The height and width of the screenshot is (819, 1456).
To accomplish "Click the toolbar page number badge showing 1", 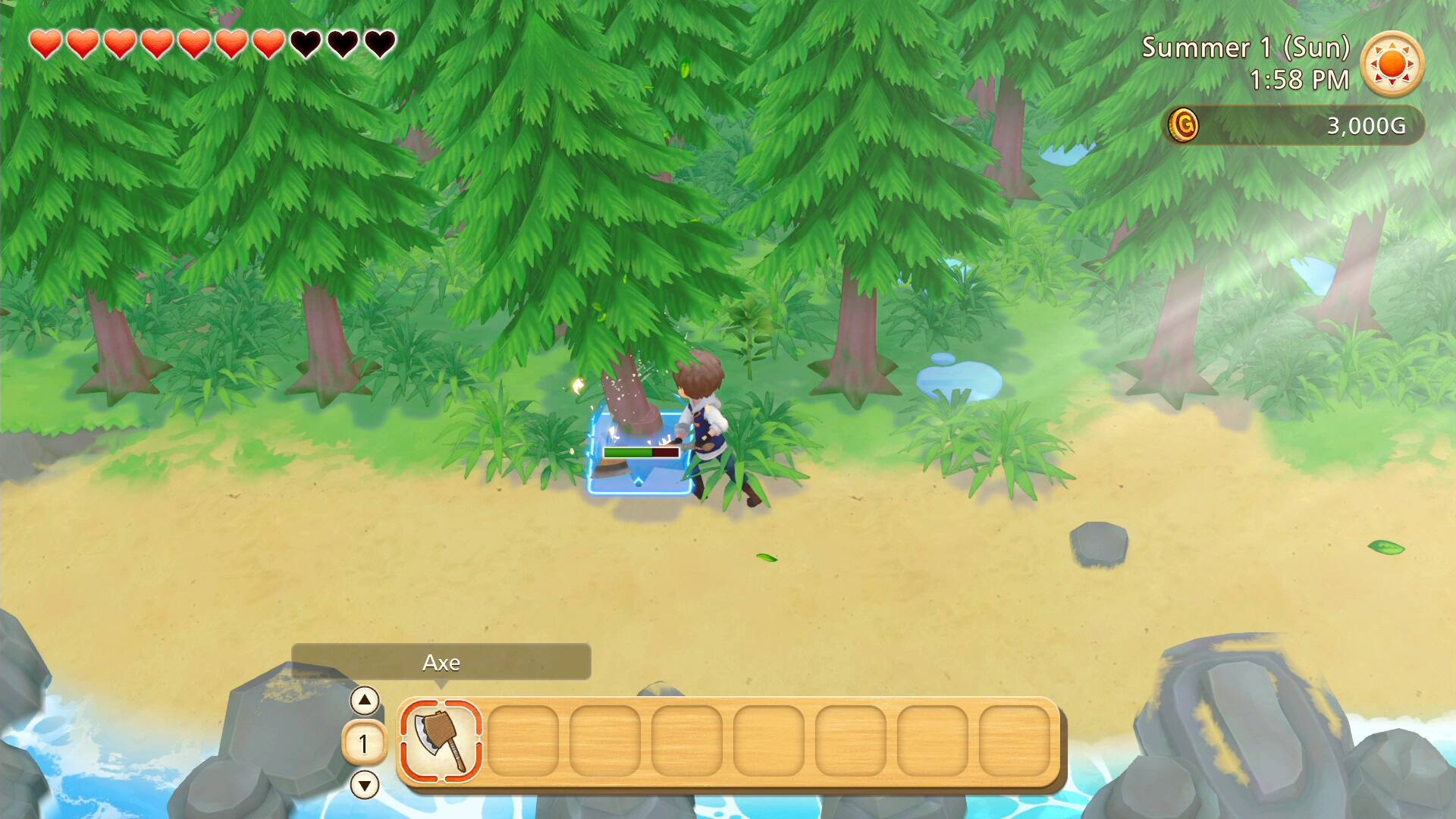I will [365, 743].
